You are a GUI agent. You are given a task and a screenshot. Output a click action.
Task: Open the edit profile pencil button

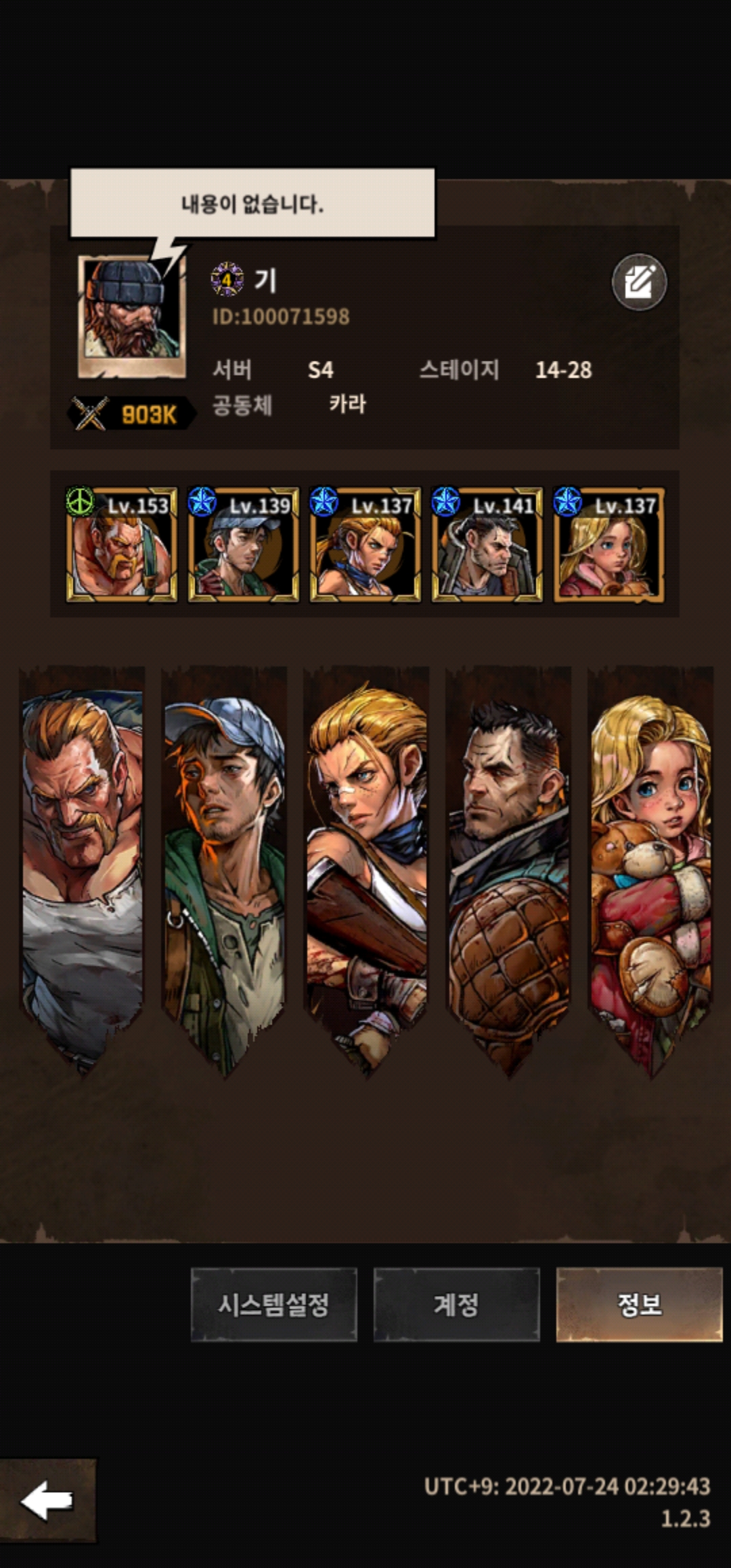(639, 282)
